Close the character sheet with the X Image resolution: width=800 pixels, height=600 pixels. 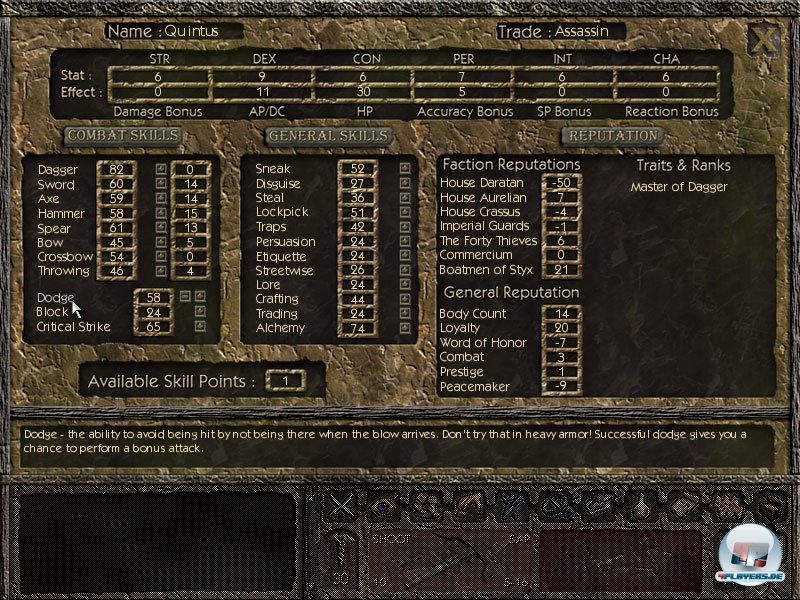pos(763,41)
